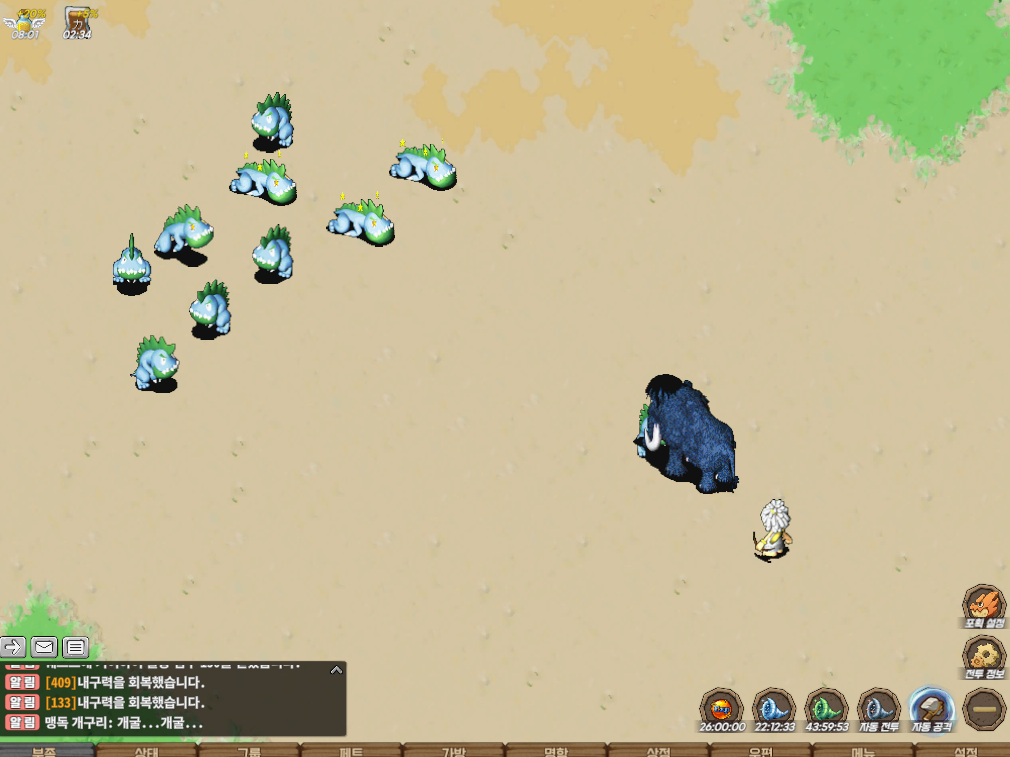Click the +5% power scroll buff icon
Viewport: 1010px width, 757px height.
coord(77,21)
